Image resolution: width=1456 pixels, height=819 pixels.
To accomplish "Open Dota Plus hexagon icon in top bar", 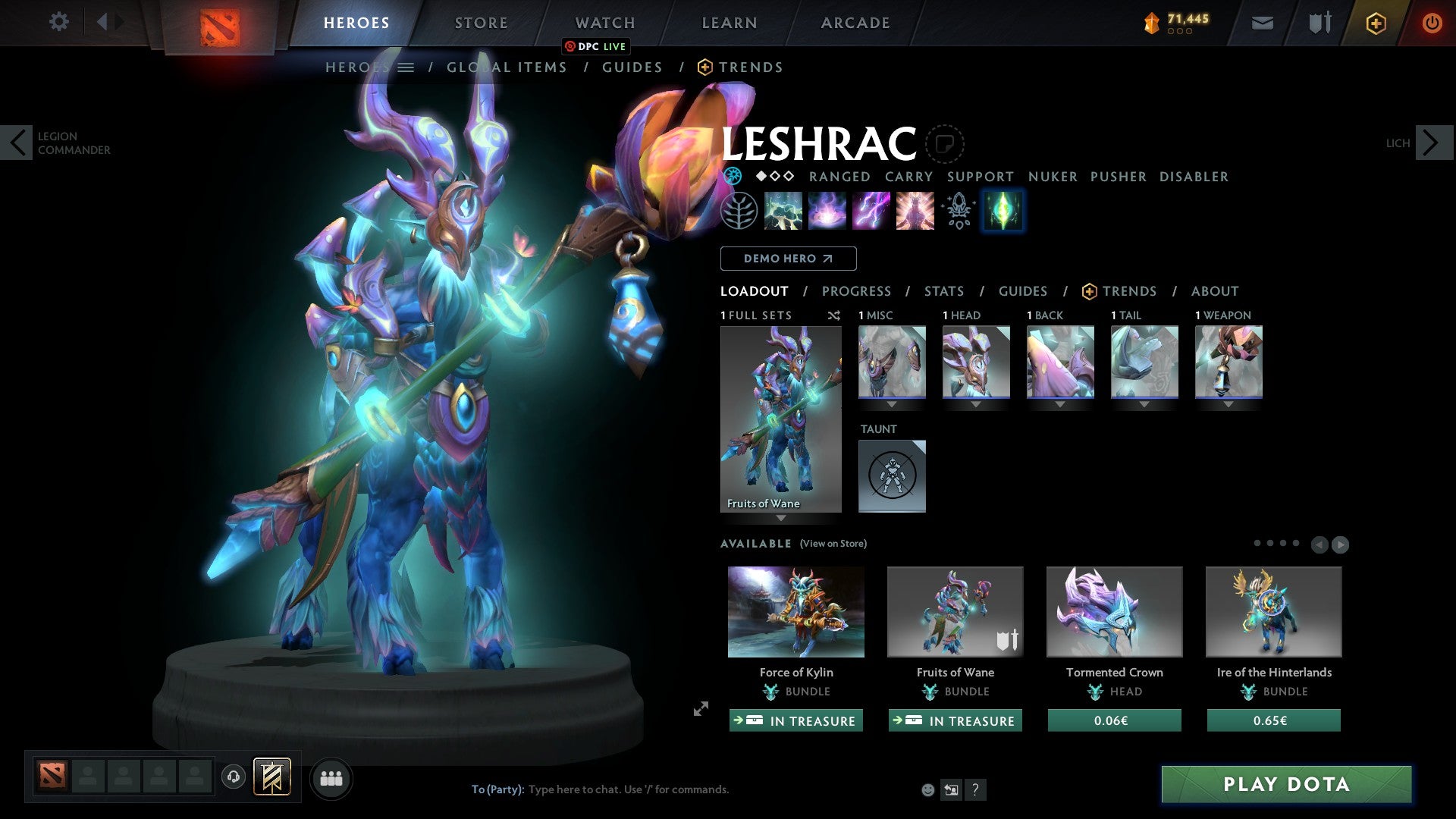I will tap(1375, 23).
